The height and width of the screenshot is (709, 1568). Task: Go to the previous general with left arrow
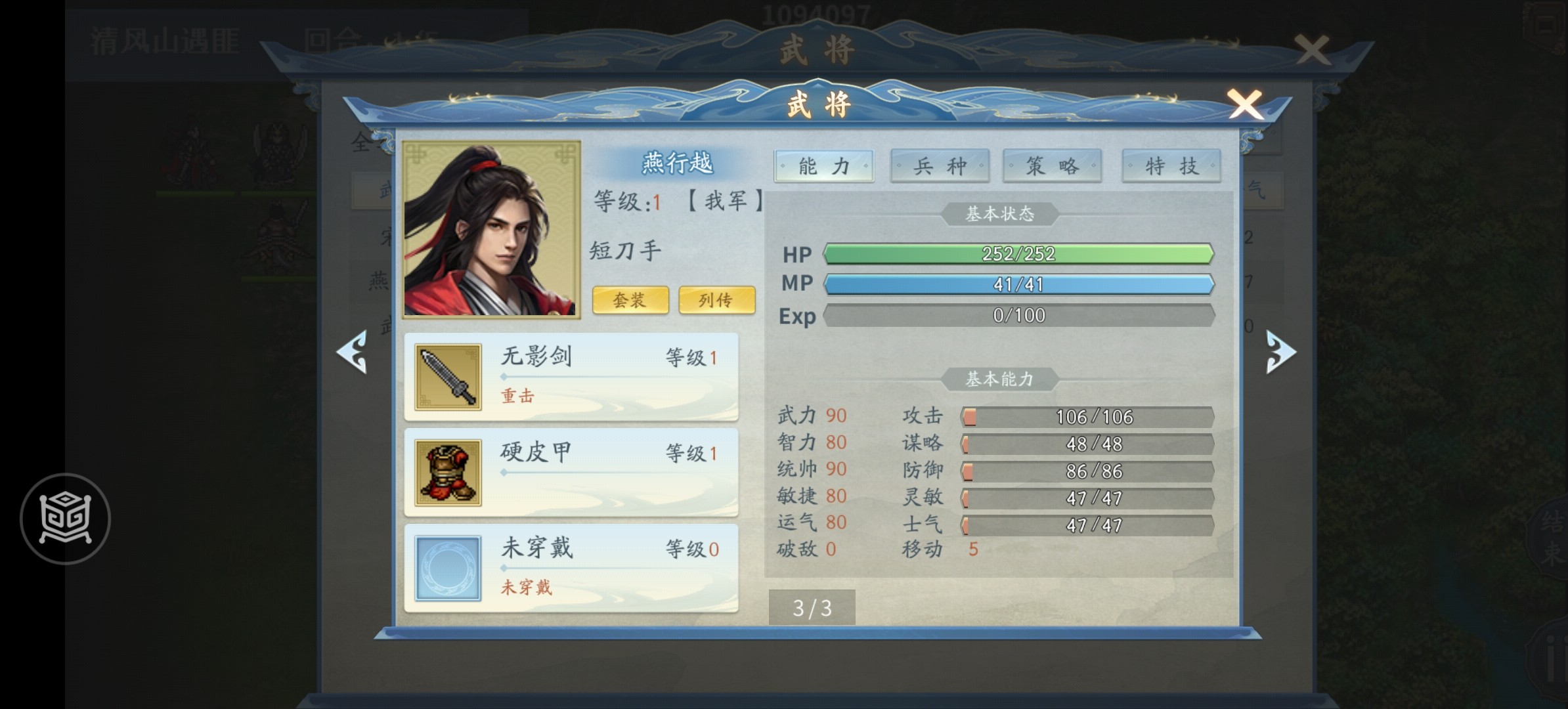coord(353,353)
